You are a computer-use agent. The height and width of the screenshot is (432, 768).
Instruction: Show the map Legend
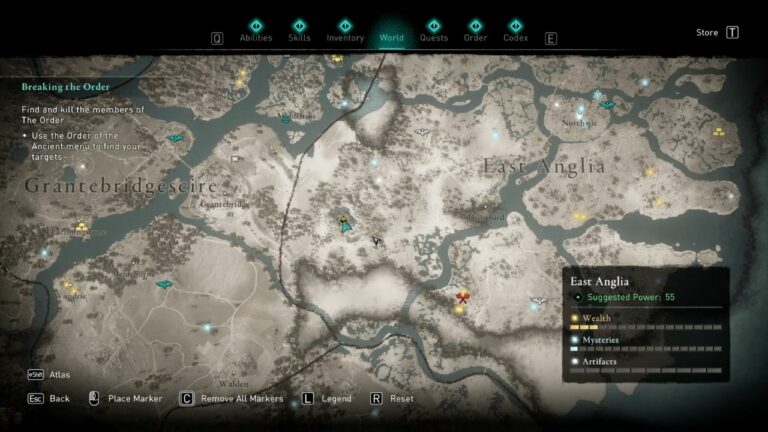point(326,398)
